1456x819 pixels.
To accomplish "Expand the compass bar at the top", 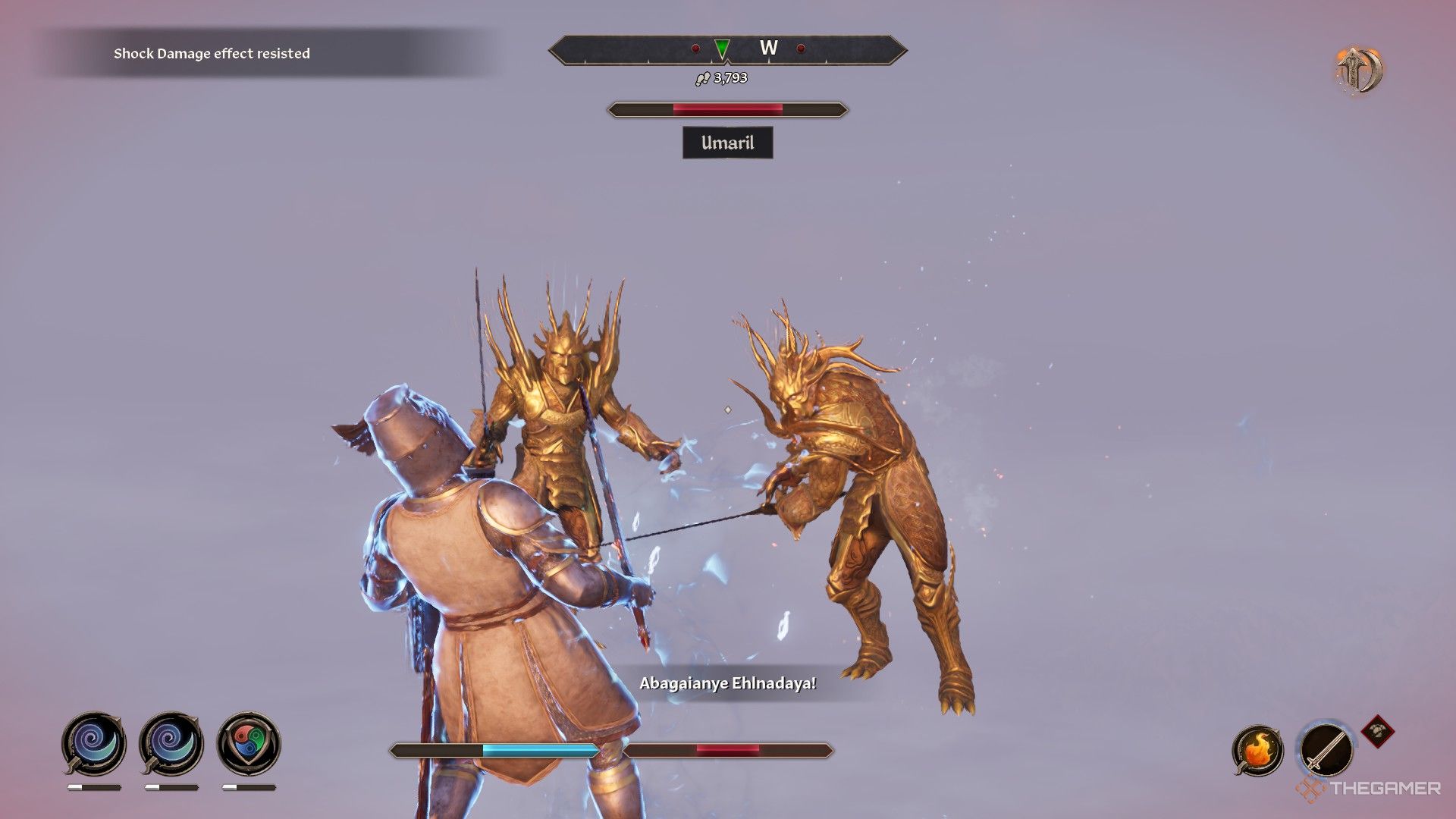I will click(728, 49).
